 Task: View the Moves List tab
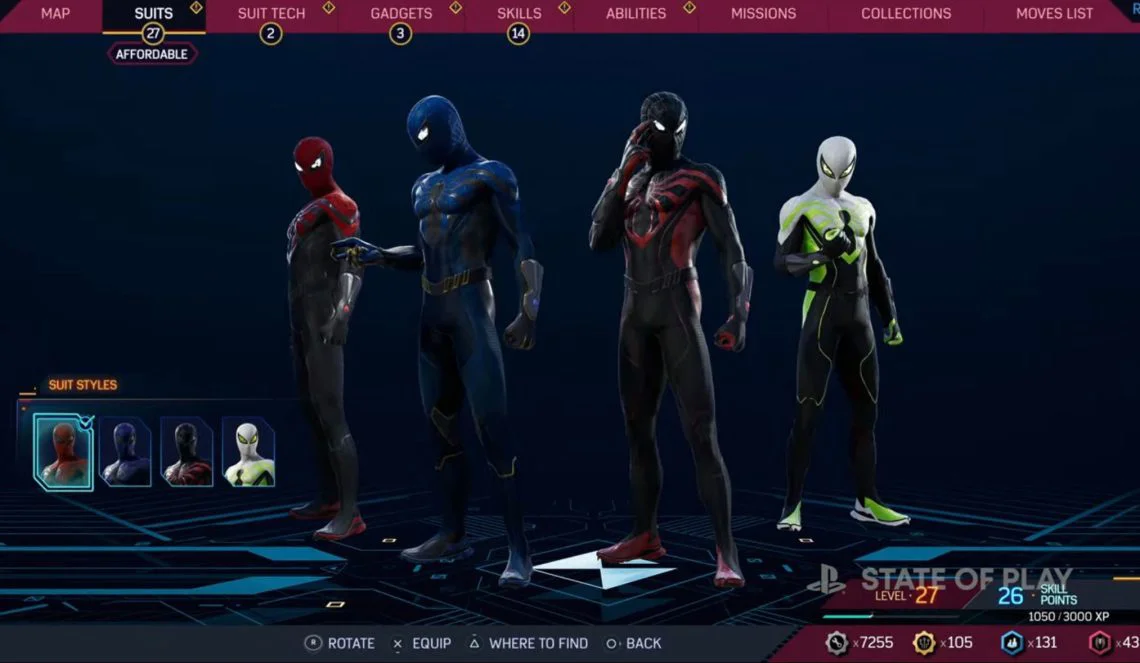(1054, 14)
